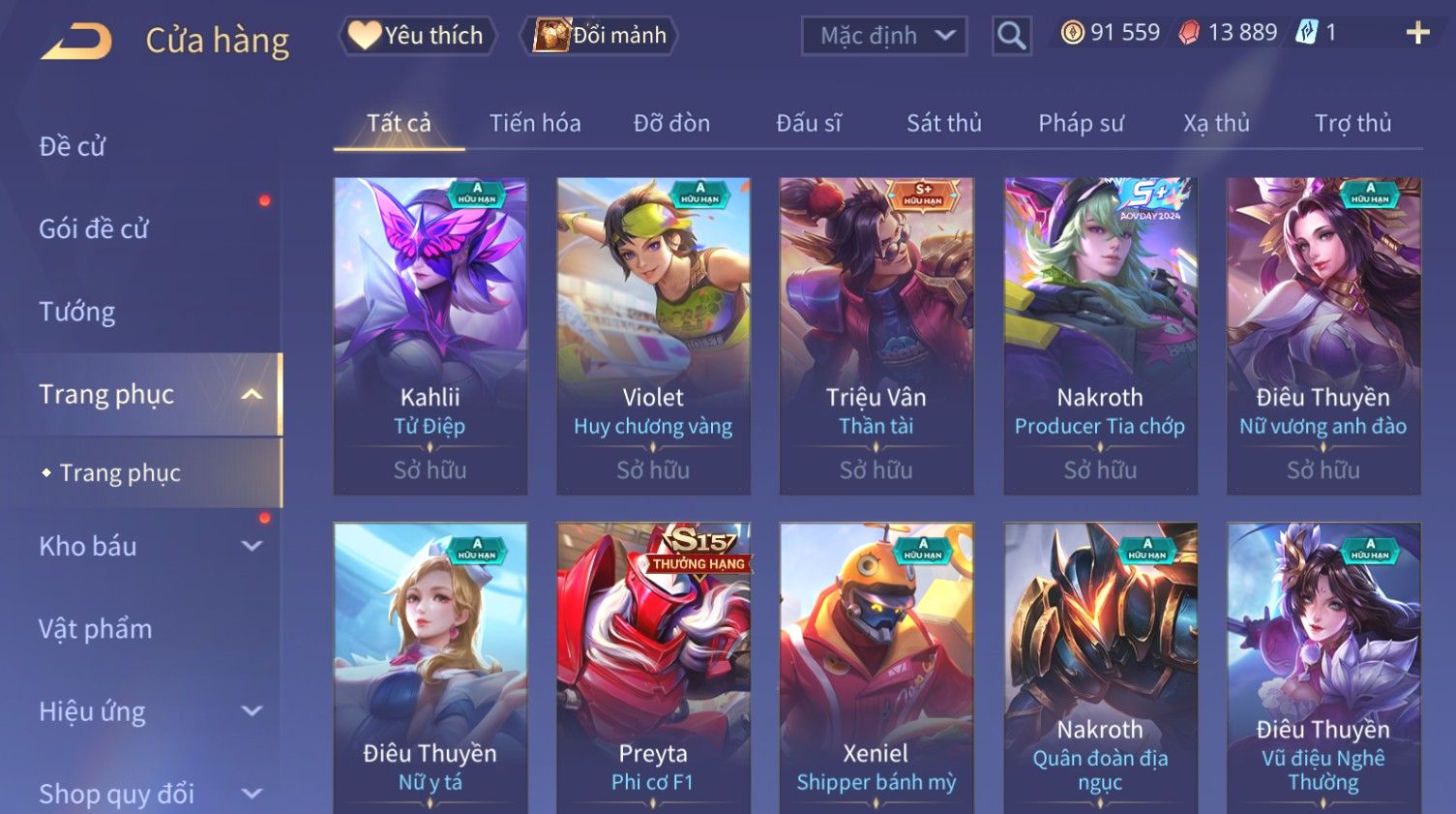Open the Đổi mảnh fragment exchange
Screen dimensions: 1456x814
(x=600, y=36)
